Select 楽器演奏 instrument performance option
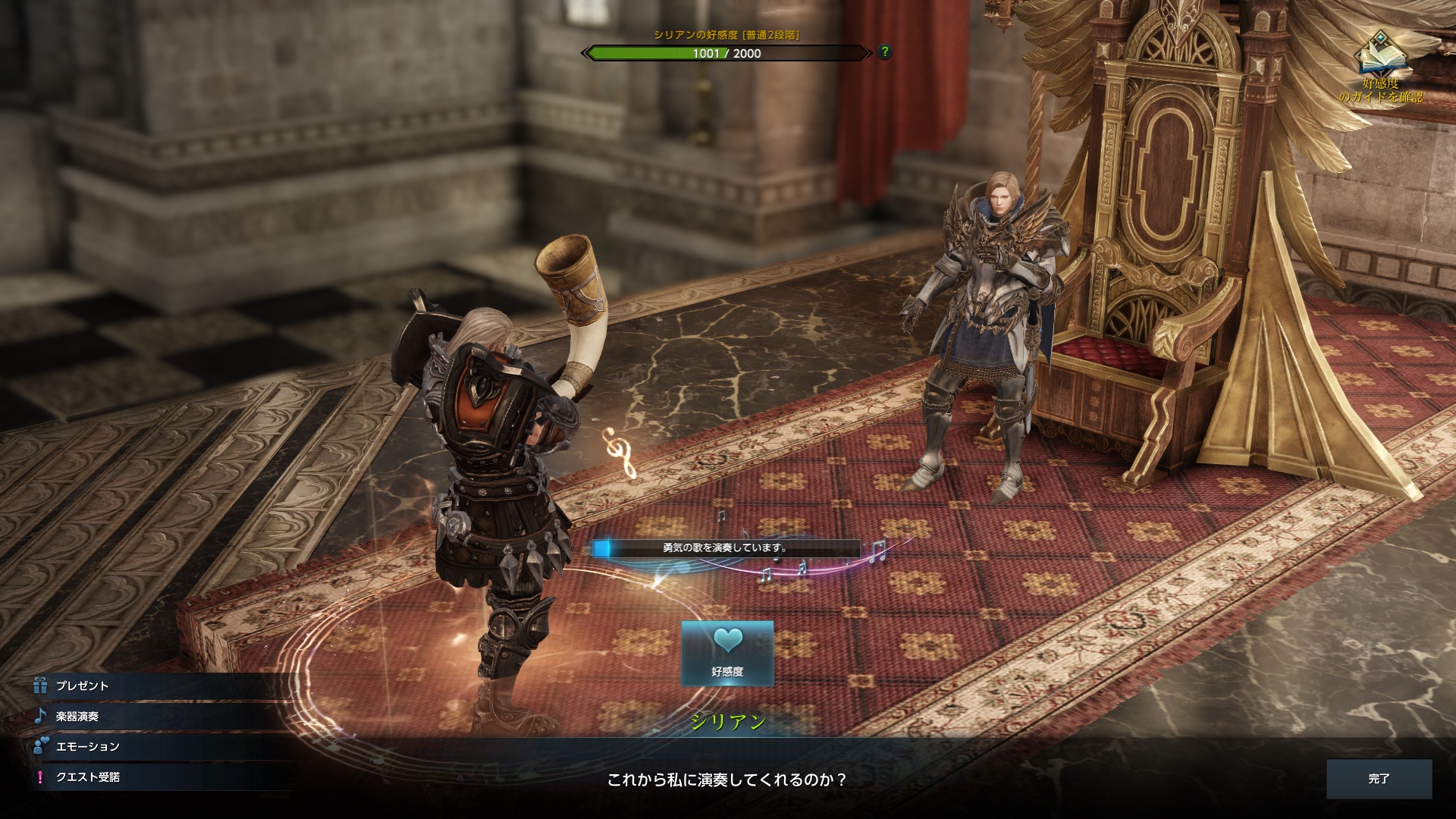Screen dimensions: 1456x819 pos(77,716)
